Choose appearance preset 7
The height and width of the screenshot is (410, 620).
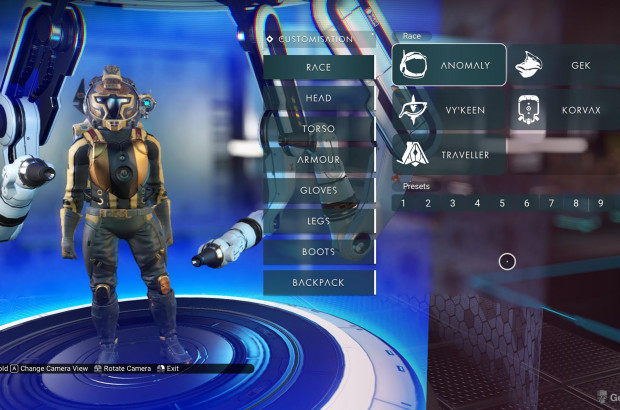coord(551,203)
